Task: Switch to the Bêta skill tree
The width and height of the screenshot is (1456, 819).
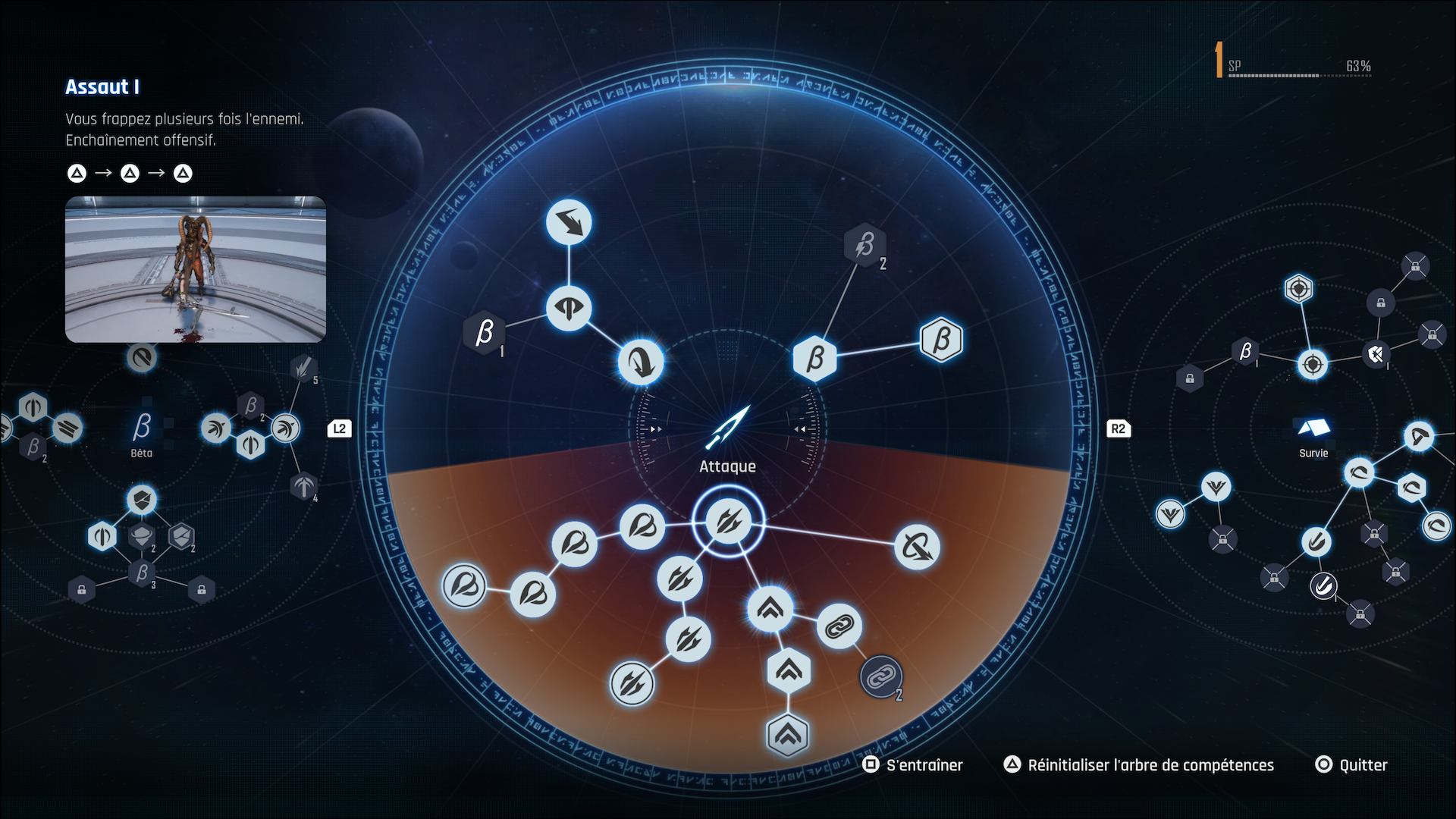Action: pos(142,432)
